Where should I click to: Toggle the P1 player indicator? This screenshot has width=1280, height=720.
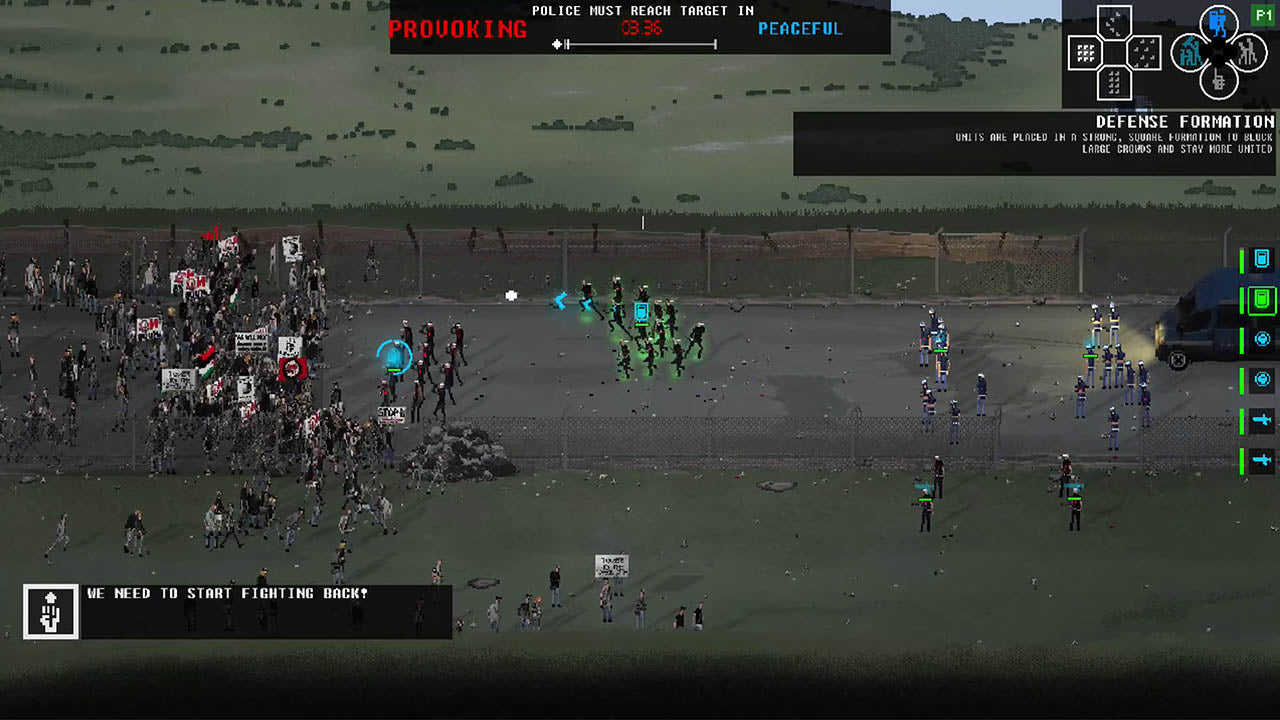[1264, 13]
